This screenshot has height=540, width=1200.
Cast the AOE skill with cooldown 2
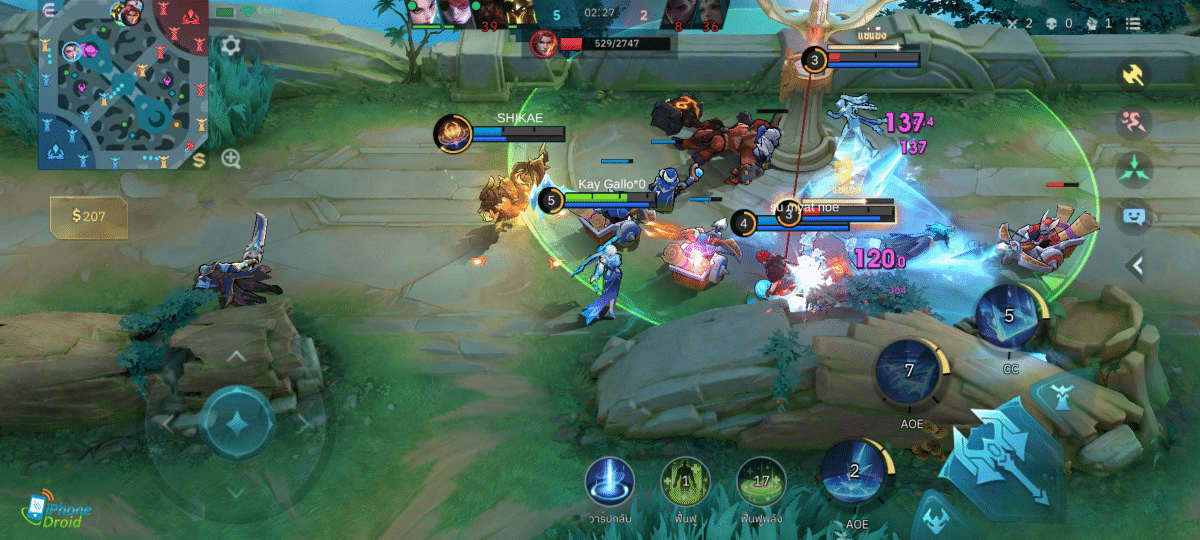pos(855,474)
